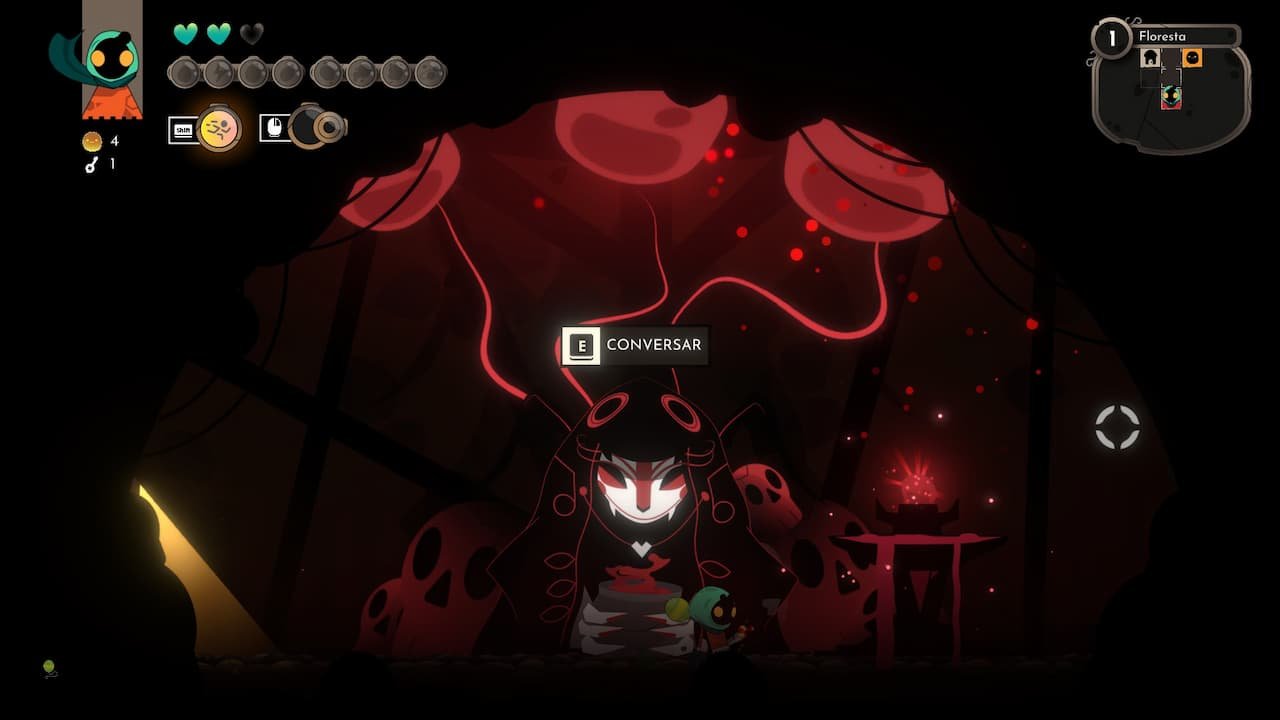Click the hooded character portrait

pos(111,60)
